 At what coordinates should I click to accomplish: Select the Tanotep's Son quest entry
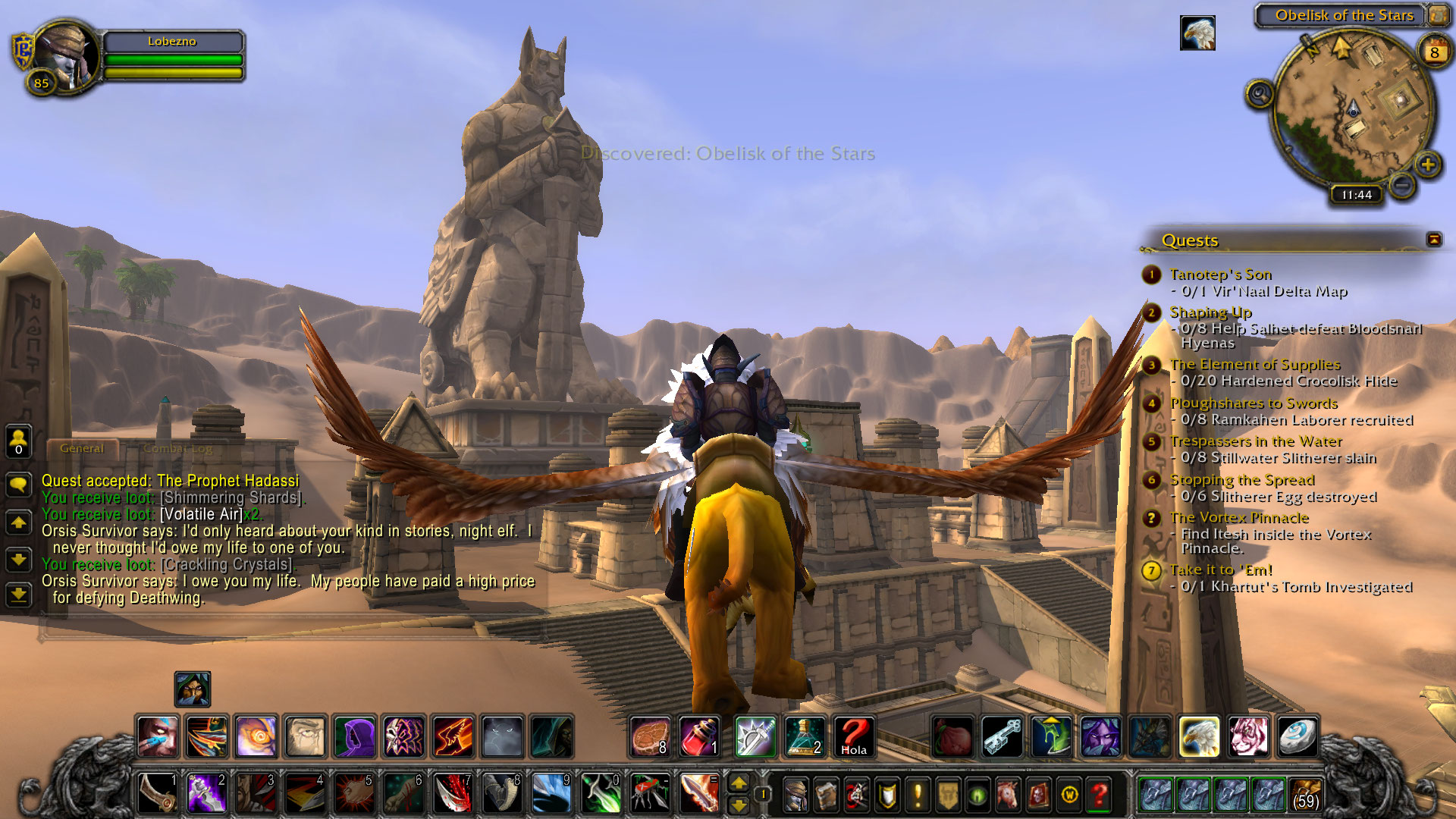pyautogui.click(x=1220, y=275)
